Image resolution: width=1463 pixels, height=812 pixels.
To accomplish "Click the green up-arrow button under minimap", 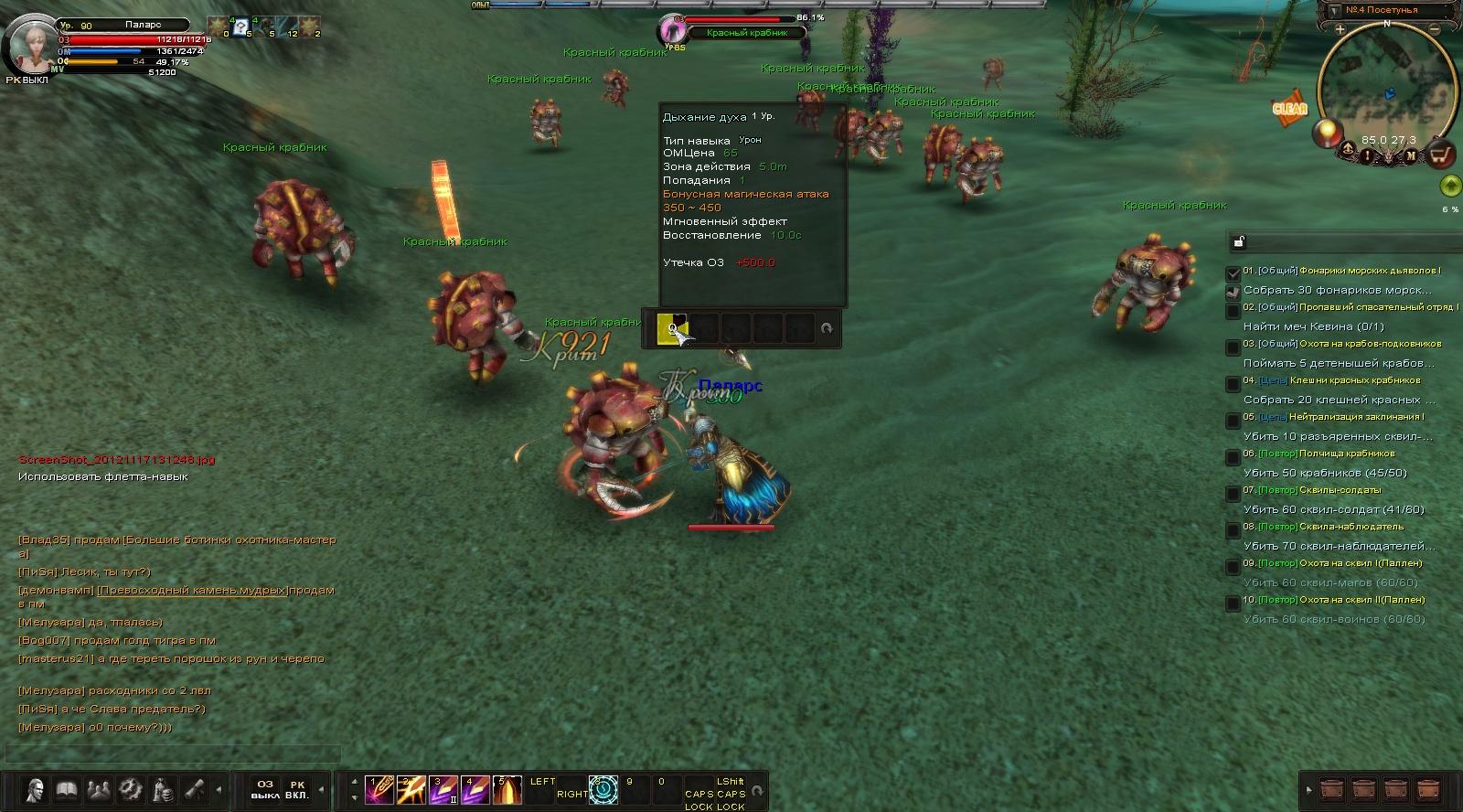I will tap(1450, 187).
